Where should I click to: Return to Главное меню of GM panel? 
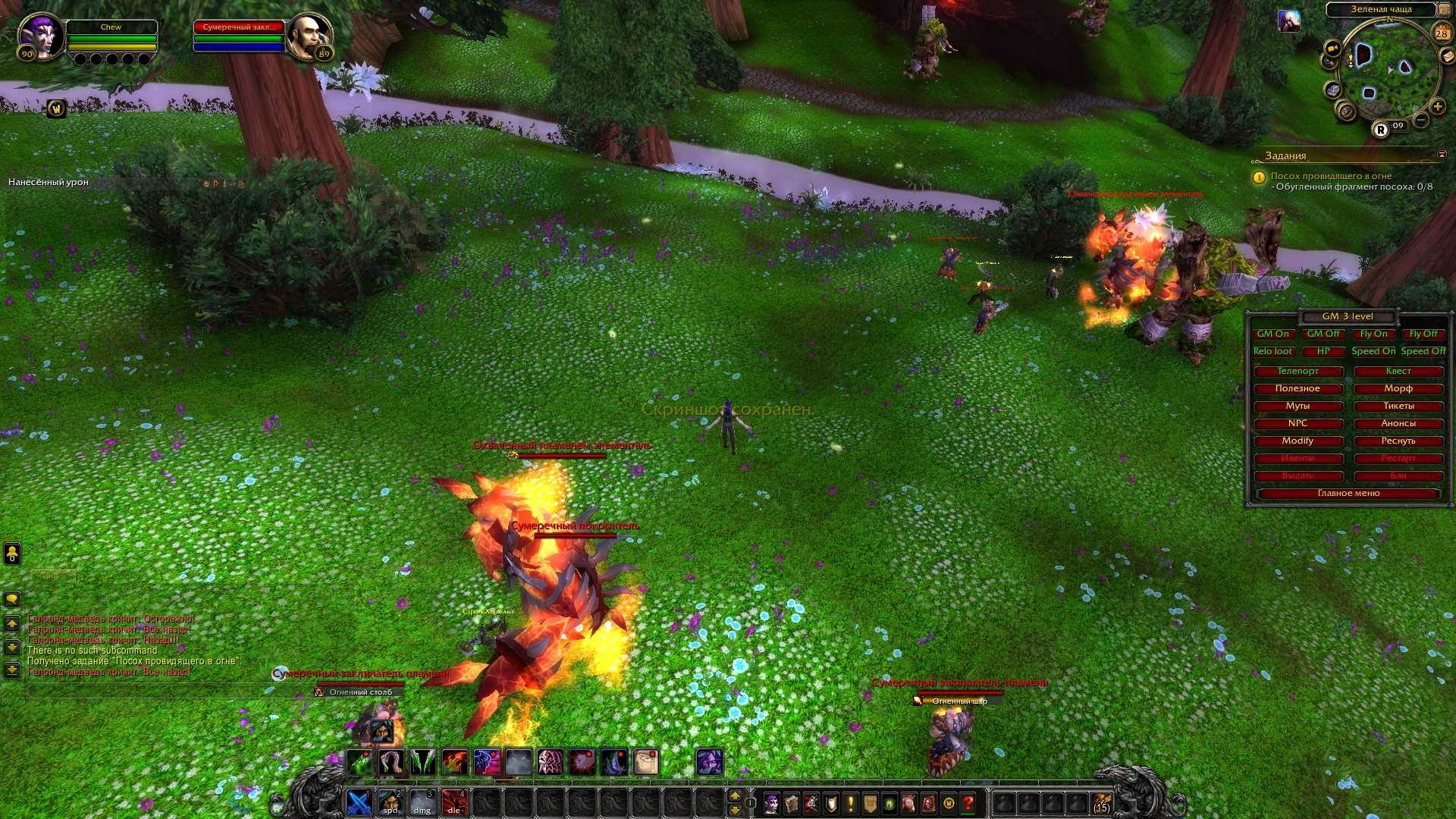1348,494
